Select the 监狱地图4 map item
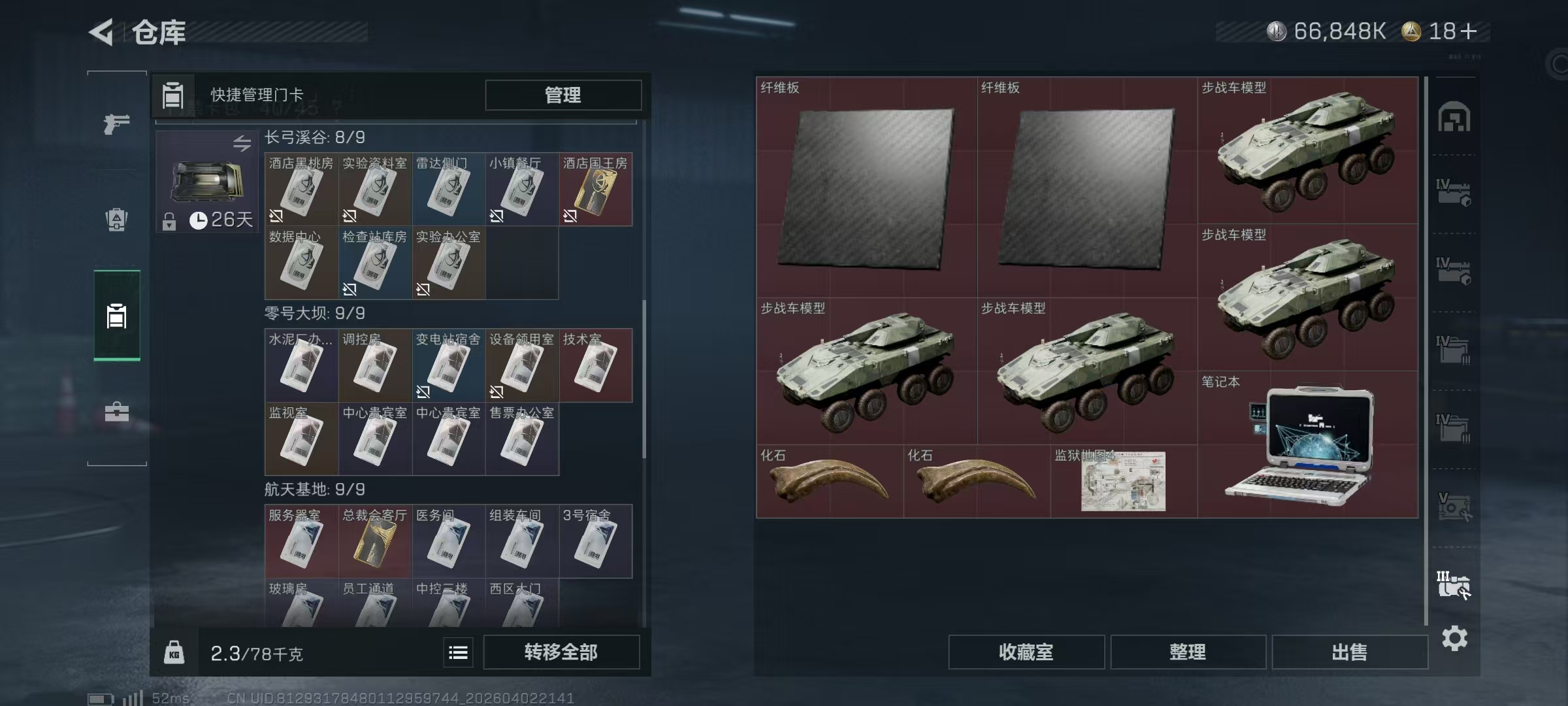Viewport: 1568px width, 706px height. click(1123, 482)
